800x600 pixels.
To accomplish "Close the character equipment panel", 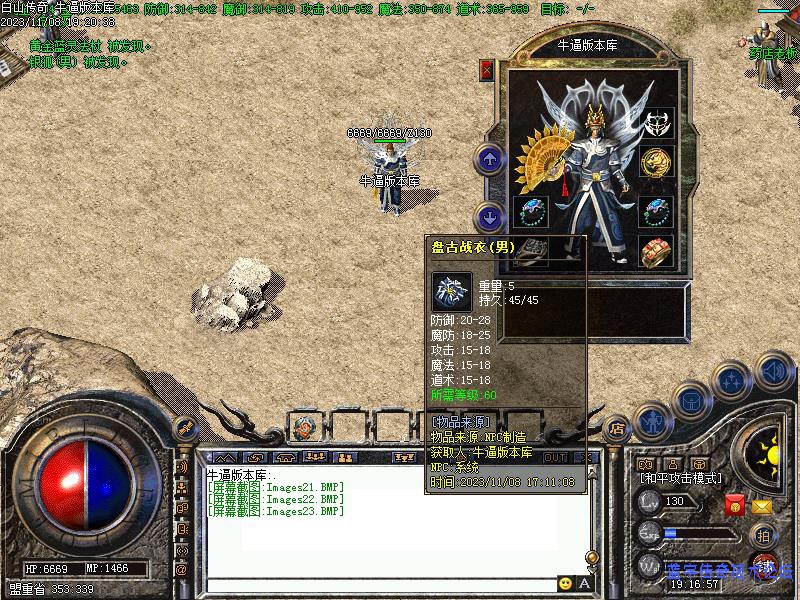I will coord(487,70).
